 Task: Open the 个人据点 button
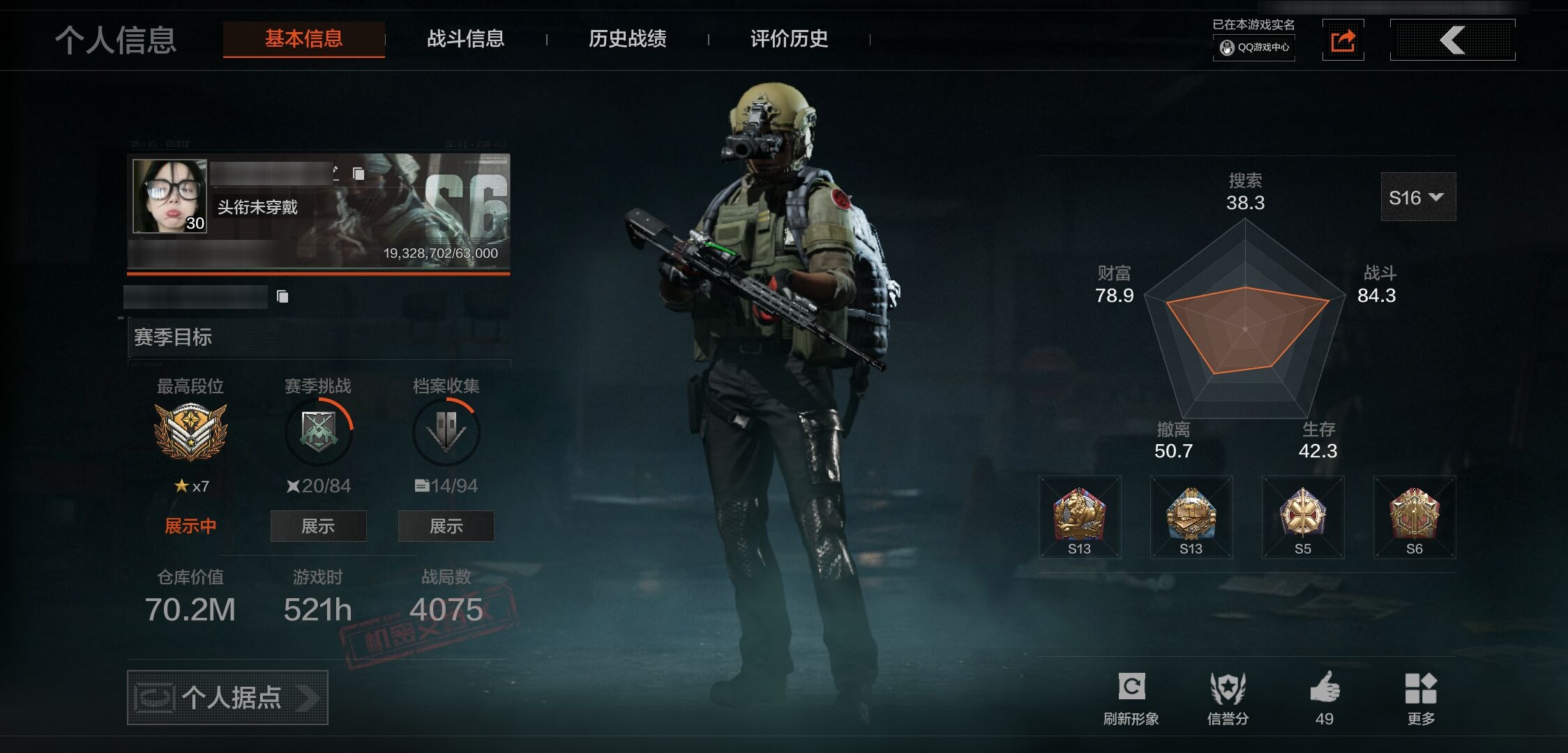tap(227, 697)
